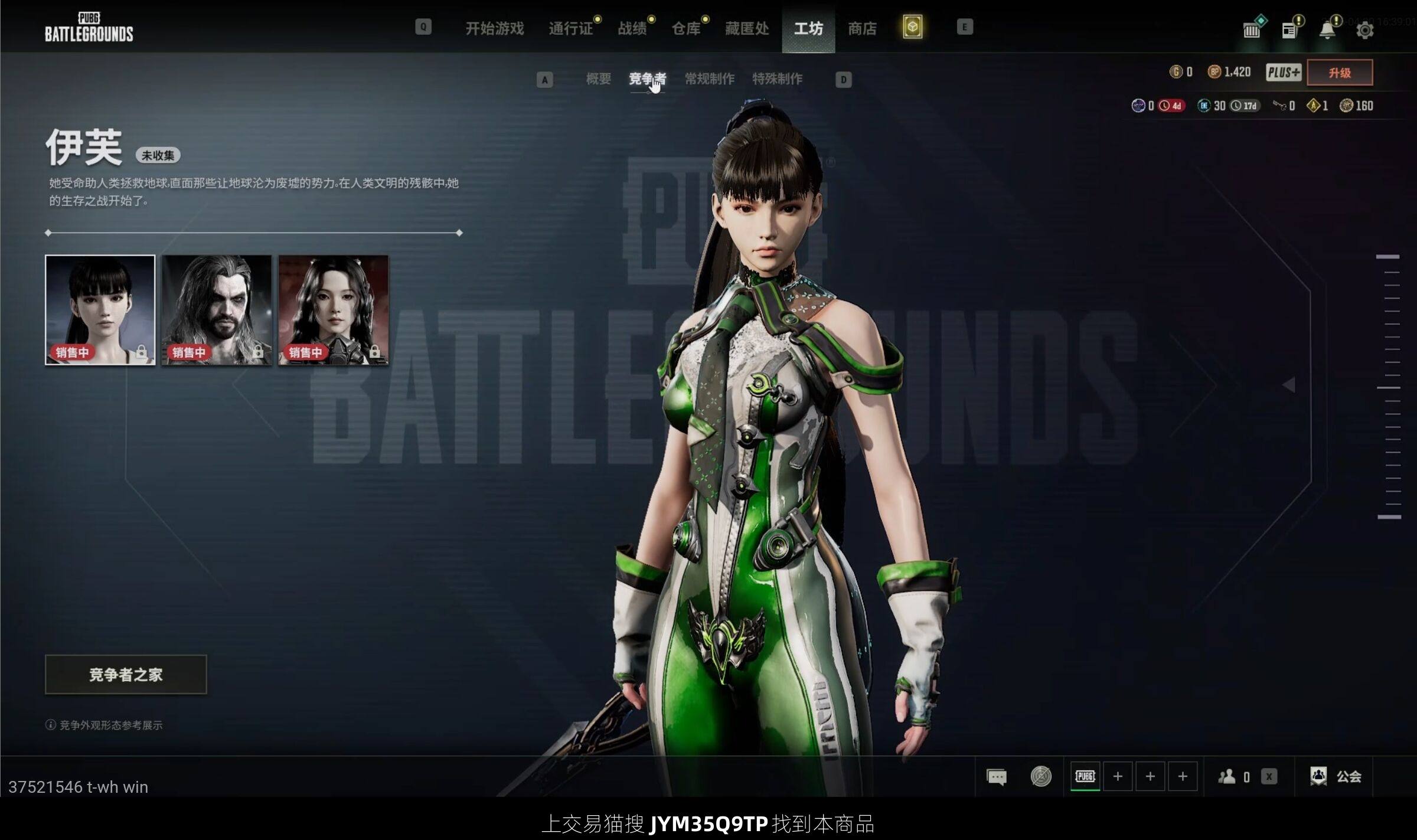The image size is (1417, 840).
Task: Choose the gas mask woman contender thumbnail
Action: [334, 310]
